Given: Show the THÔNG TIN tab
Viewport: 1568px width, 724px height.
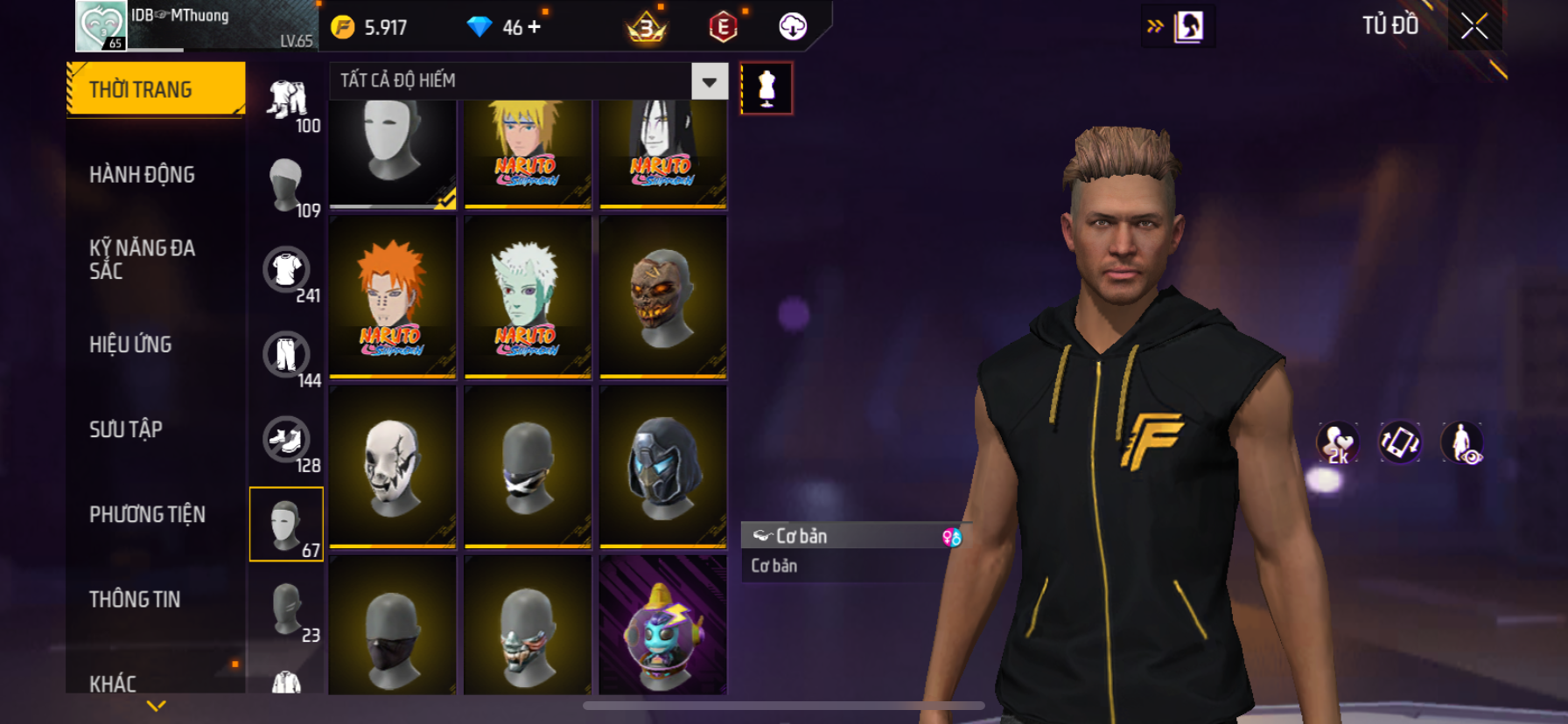Looking at the screenshot, I should 135,599.
